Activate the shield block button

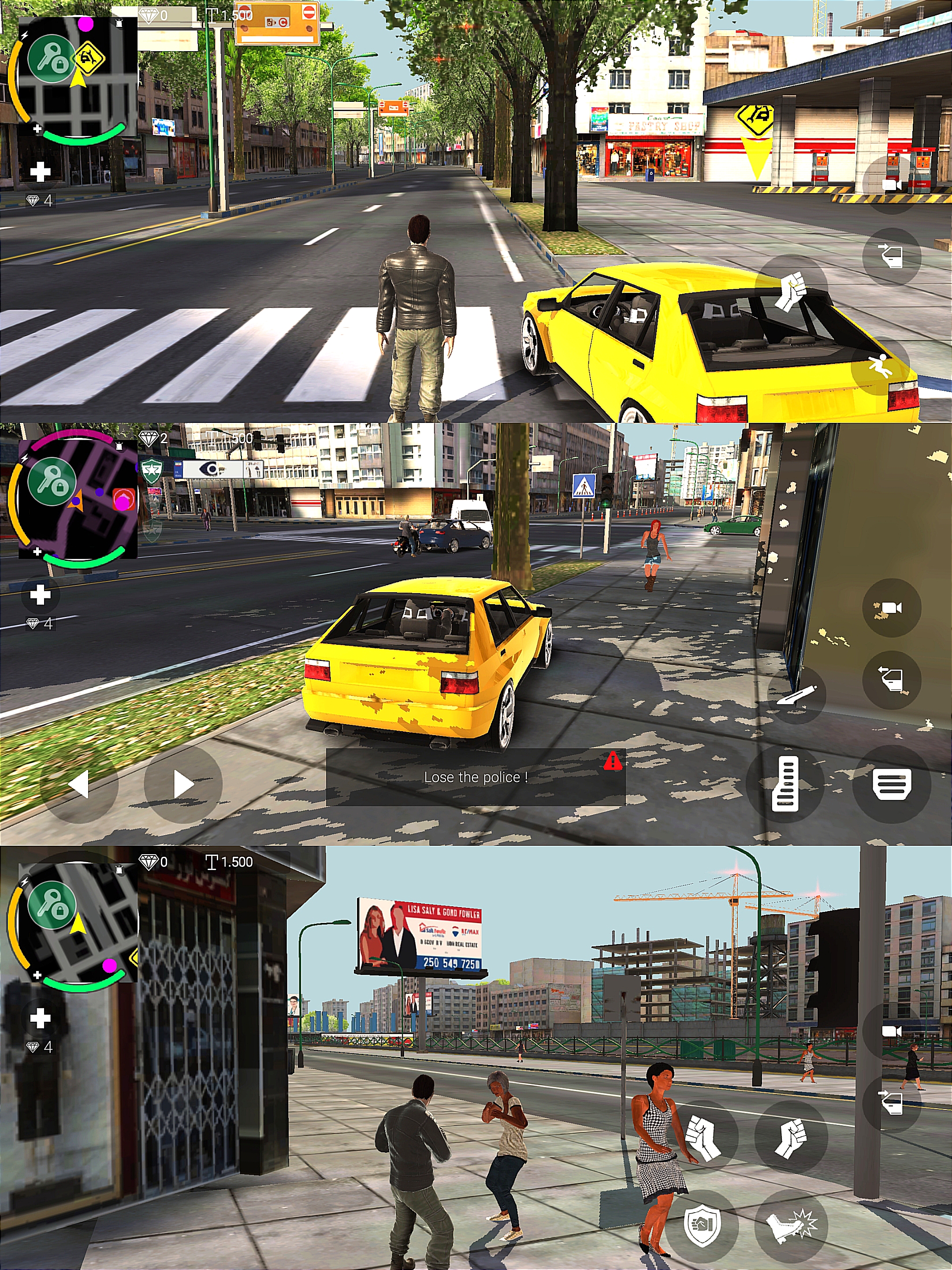[x=703, y=1224]
